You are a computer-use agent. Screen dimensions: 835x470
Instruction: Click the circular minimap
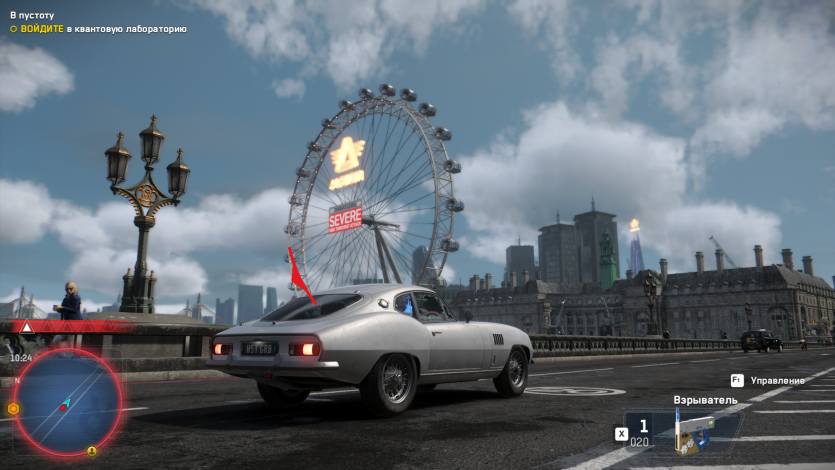(x=67, y=400)
